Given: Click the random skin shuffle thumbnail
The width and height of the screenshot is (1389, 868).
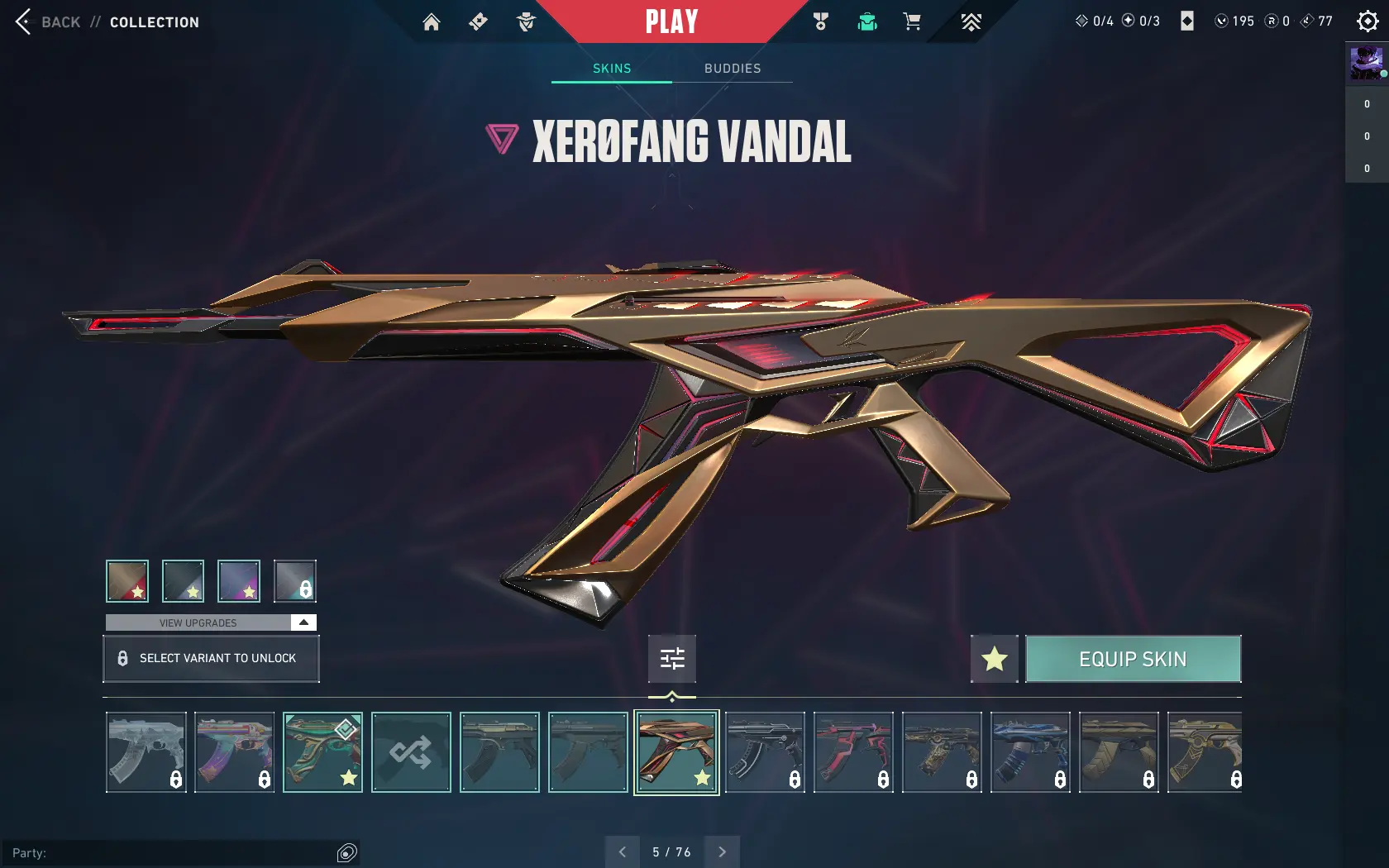Looking at the screenshot, I should pos(410,752).
